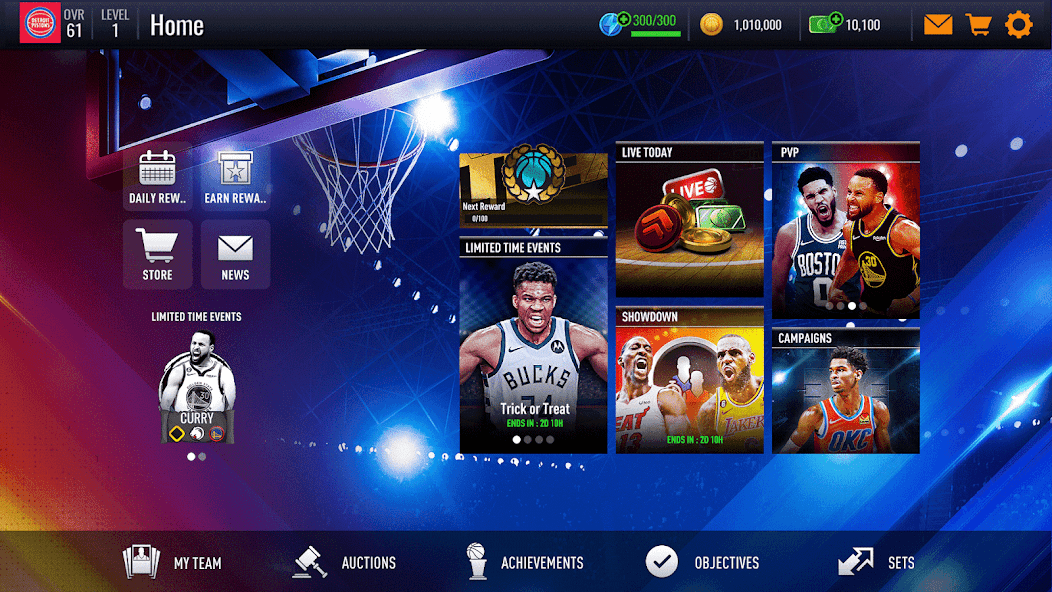The image size is (1052, 592).
Task: Go to Auctions
Action: tap(345, 562)
